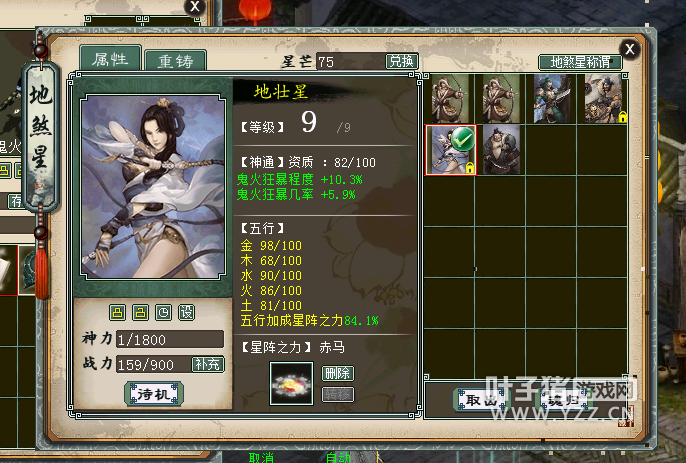
Task: Click the 删除 button for 赤马
Action: [338, 373]
